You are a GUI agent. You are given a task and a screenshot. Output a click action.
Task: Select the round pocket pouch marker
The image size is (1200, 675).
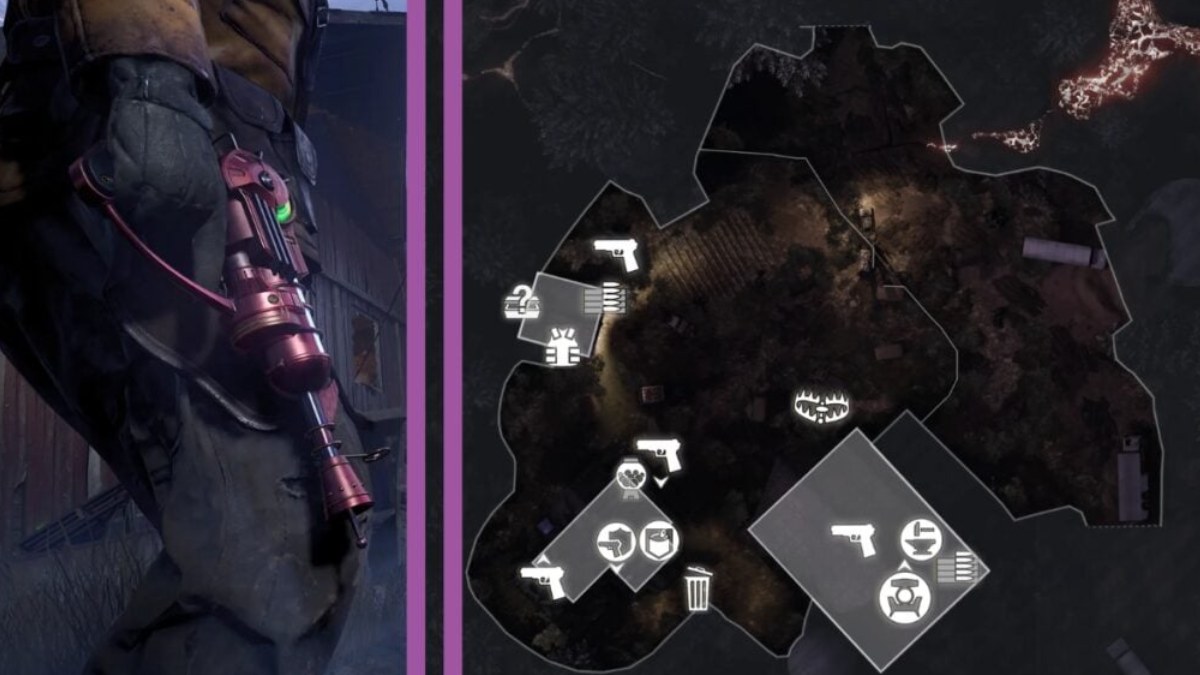click(658, 541)
